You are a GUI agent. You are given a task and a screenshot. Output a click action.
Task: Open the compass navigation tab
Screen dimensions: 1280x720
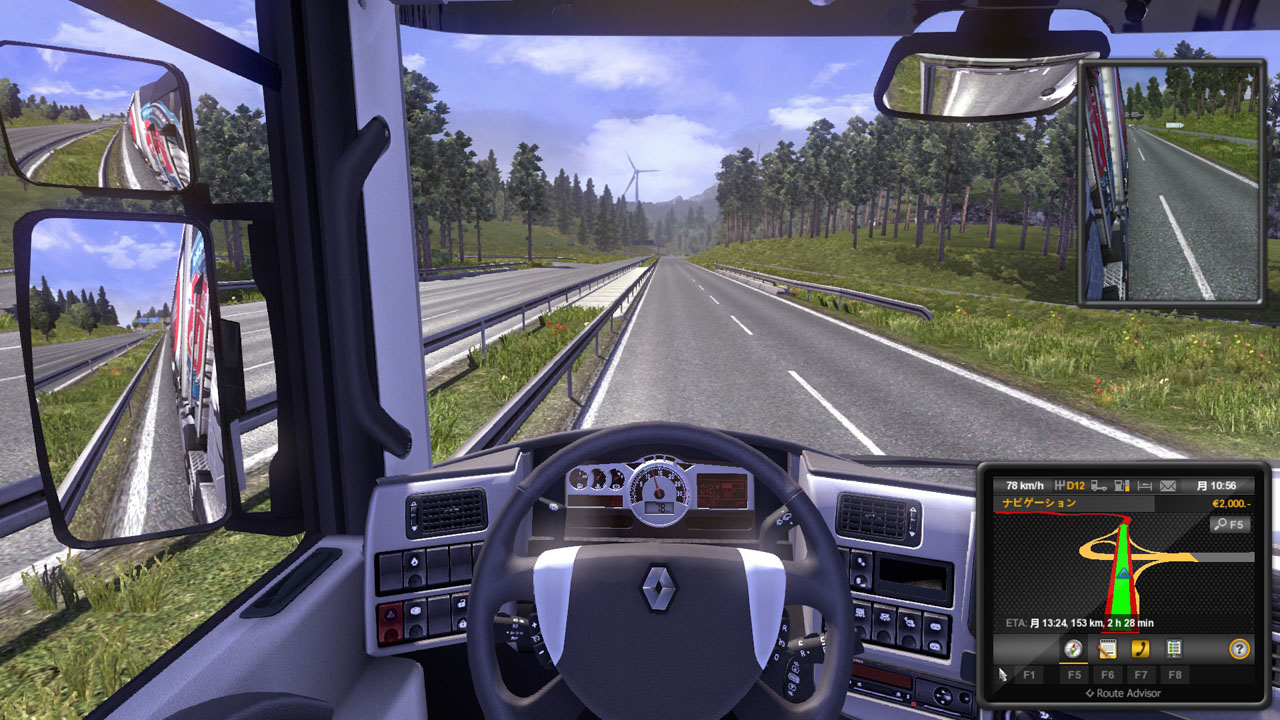(x=1074, y=649)
